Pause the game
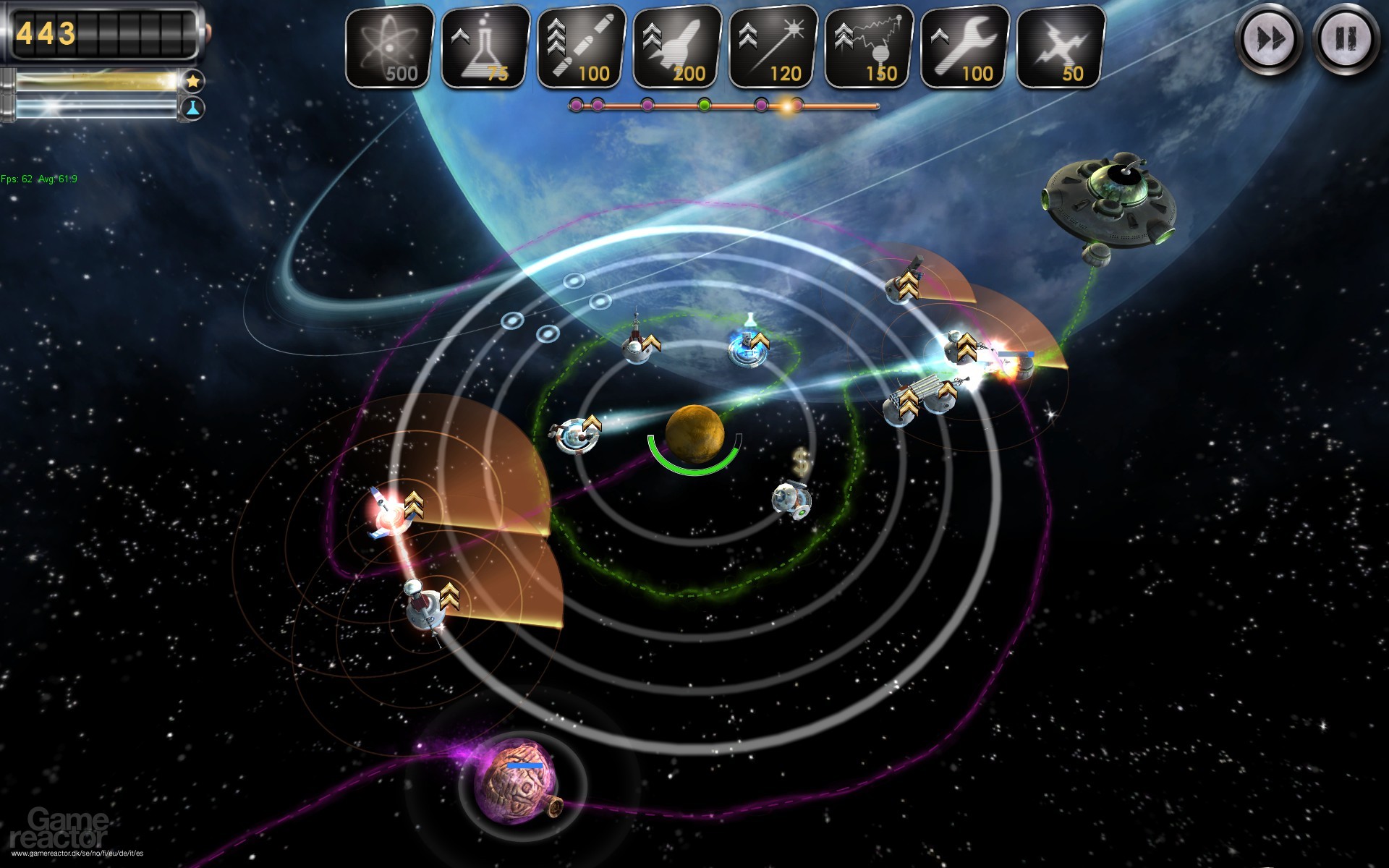This screenshot has height=868, width=1389. coord(1346,38)
